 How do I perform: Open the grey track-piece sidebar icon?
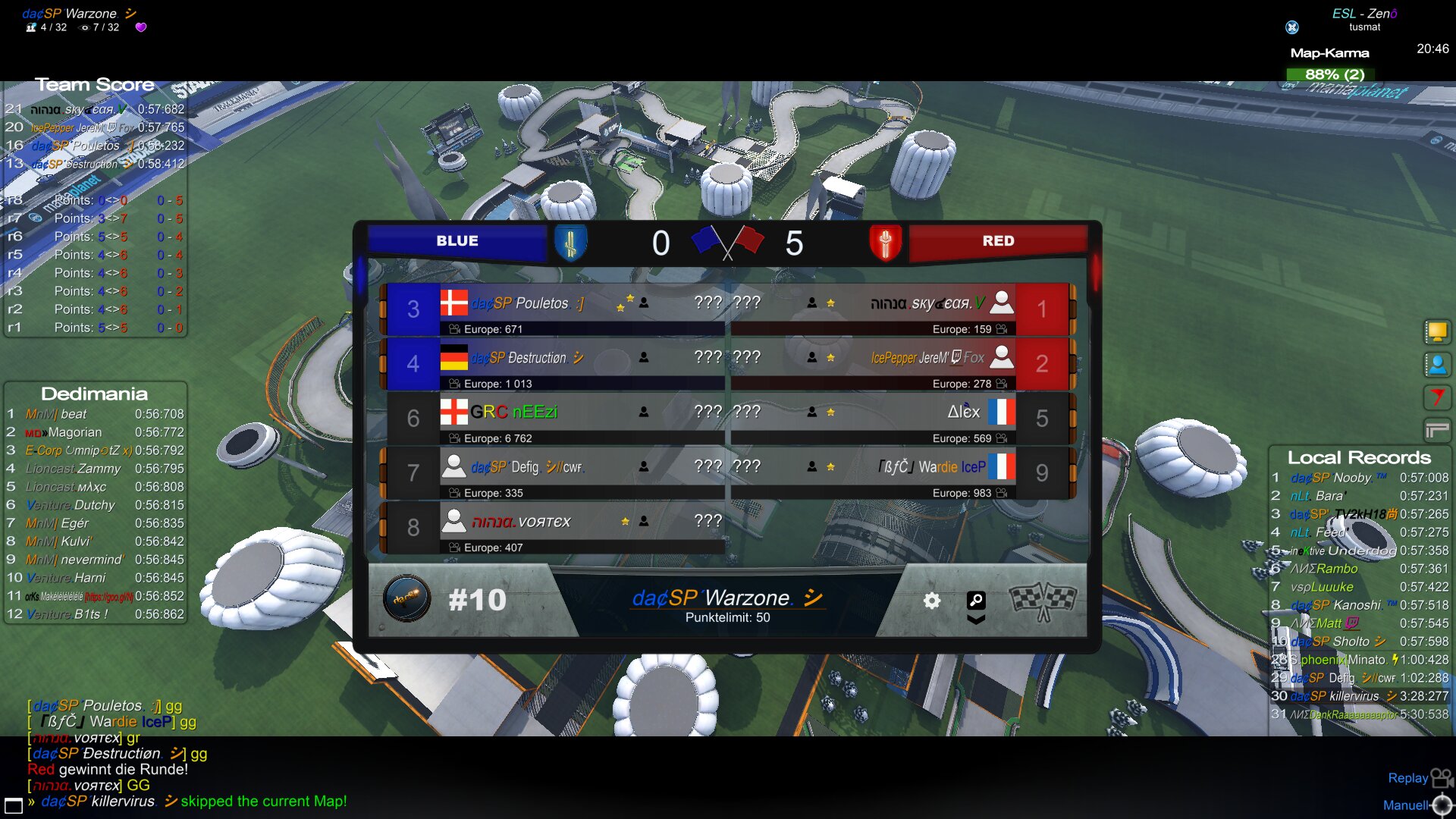(1436, 430)
